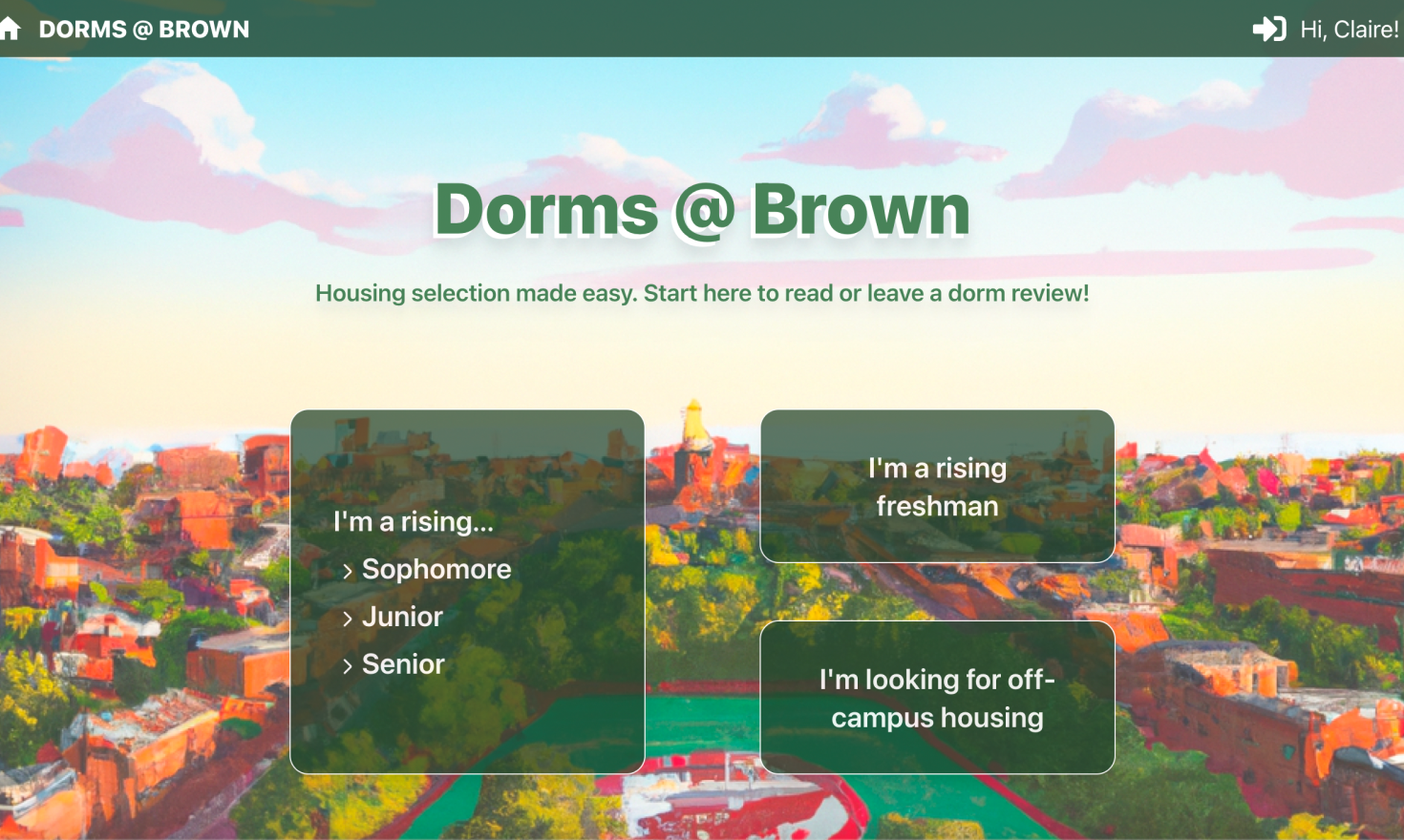The image size is (1404, 840).
Task: Click the DORMS @ BROWN header link
Action: click(143, 29)
